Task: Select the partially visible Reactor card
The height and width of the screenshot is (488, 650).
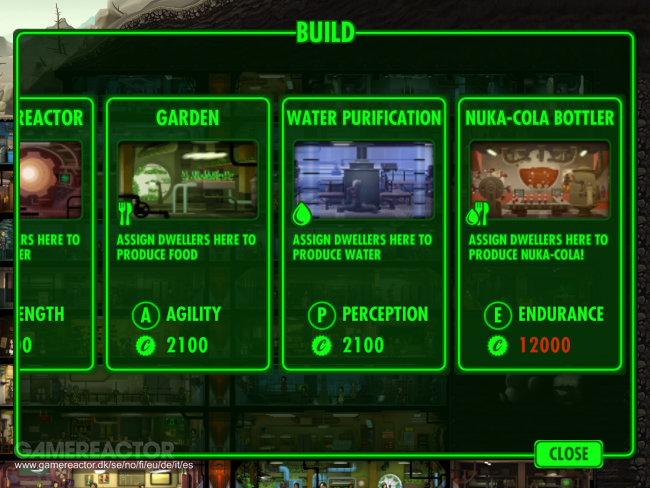Action: coord(55,235)
